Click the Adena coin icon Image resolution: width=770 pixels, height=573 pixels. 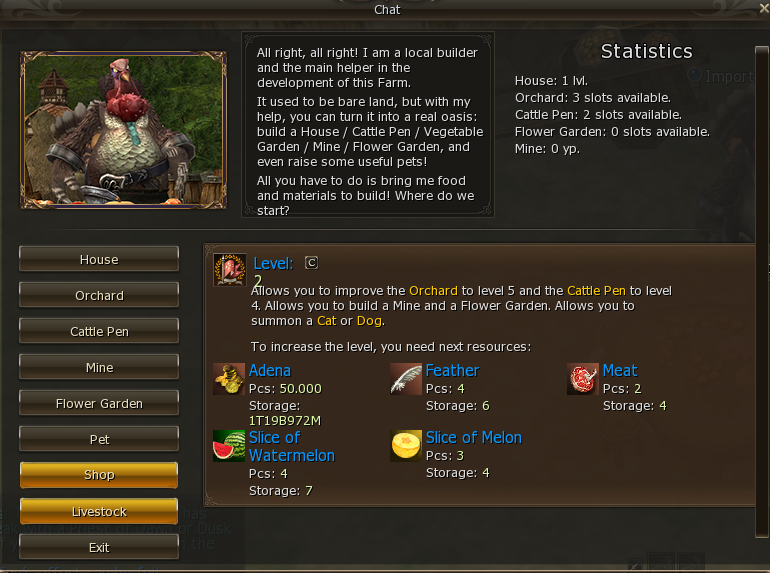[x=229, y=379]
